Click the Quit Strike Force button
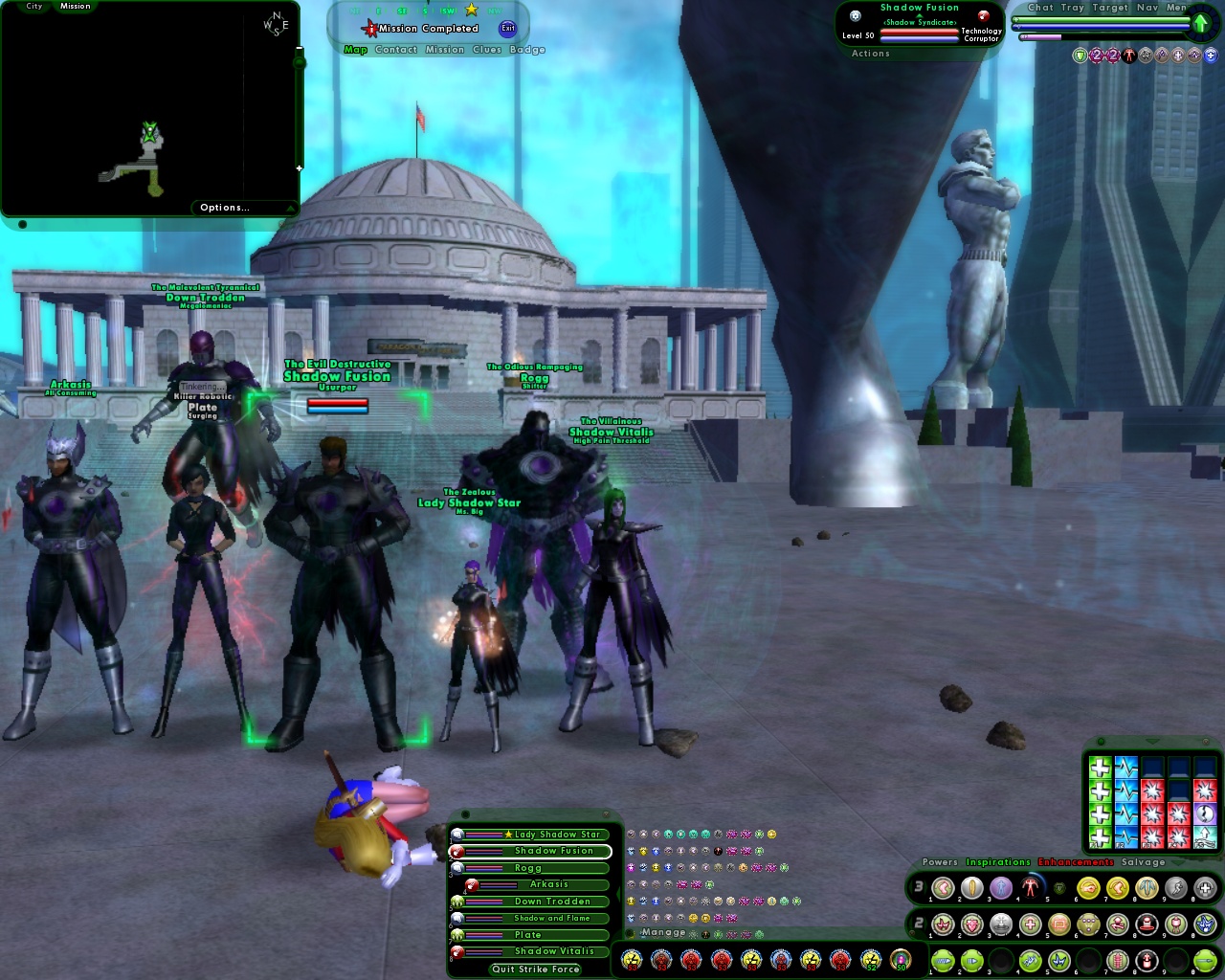 (x=535, y=969)
